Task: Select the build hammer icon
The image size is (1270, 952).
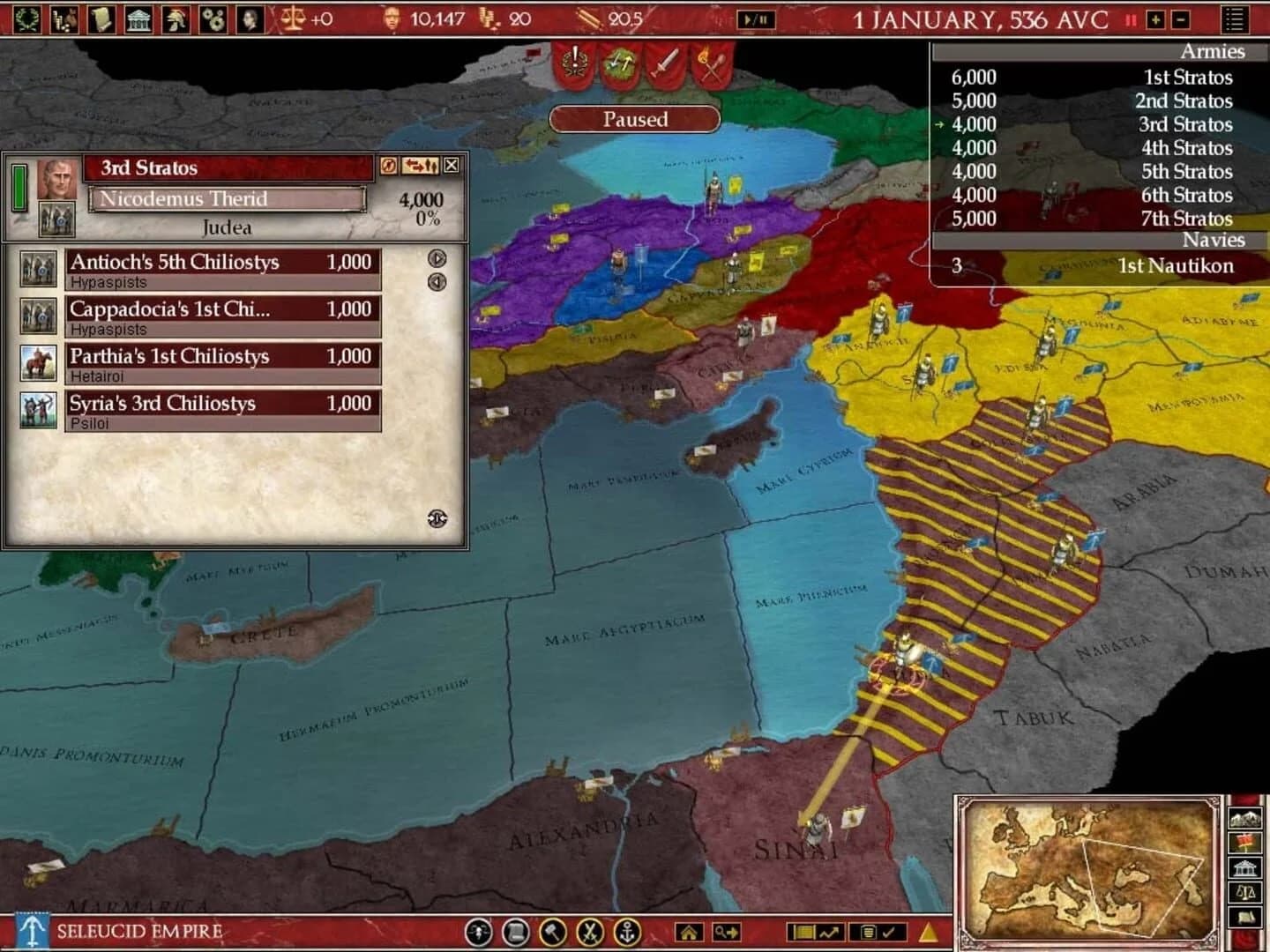Action: tap(554, 931)
